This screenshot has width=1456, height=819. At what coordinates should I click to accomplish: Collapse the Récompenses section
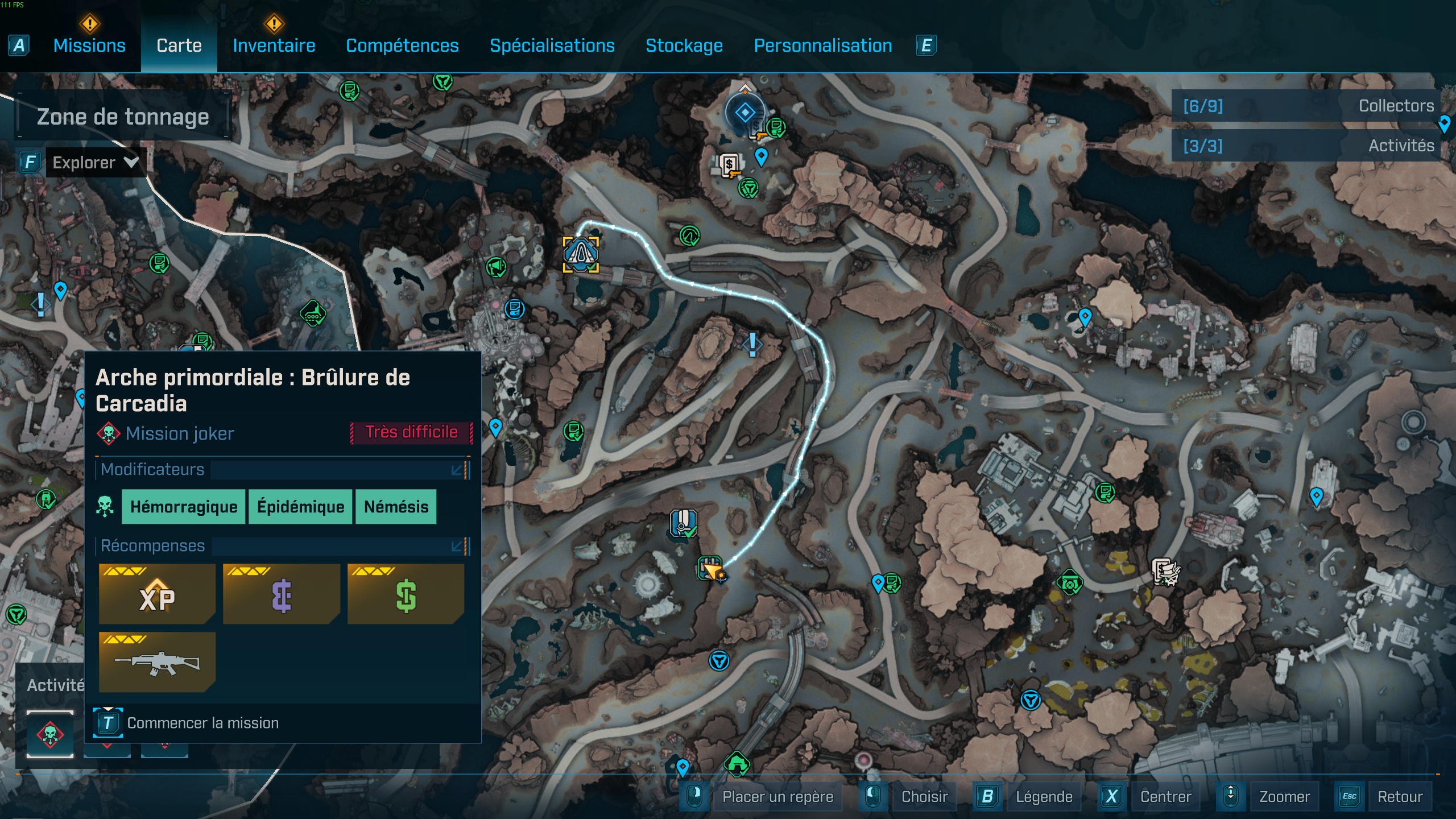[x=457, y=546]
